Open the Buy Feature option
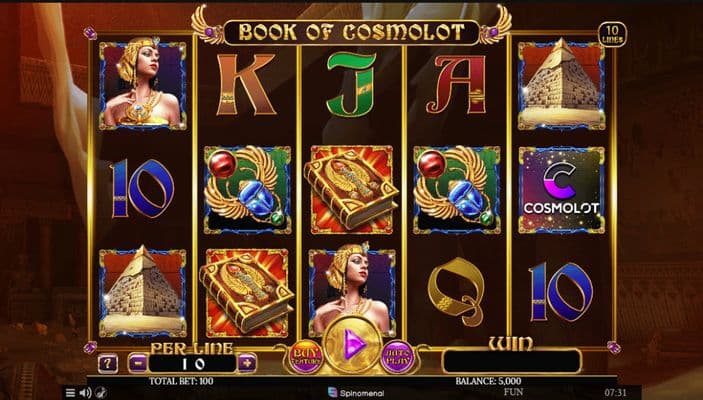 (304, 357)
